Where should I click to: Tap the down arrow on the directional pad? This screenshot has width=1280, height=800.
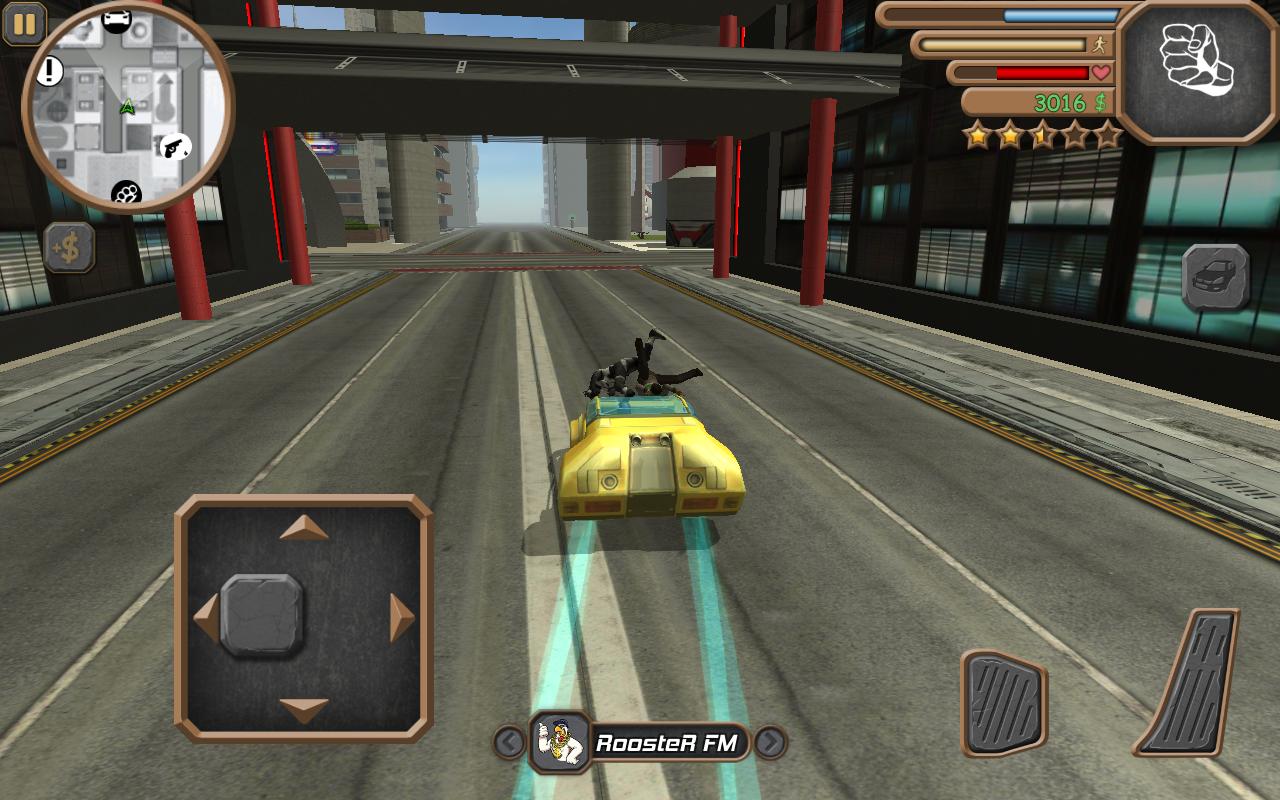tap(304, 709)
